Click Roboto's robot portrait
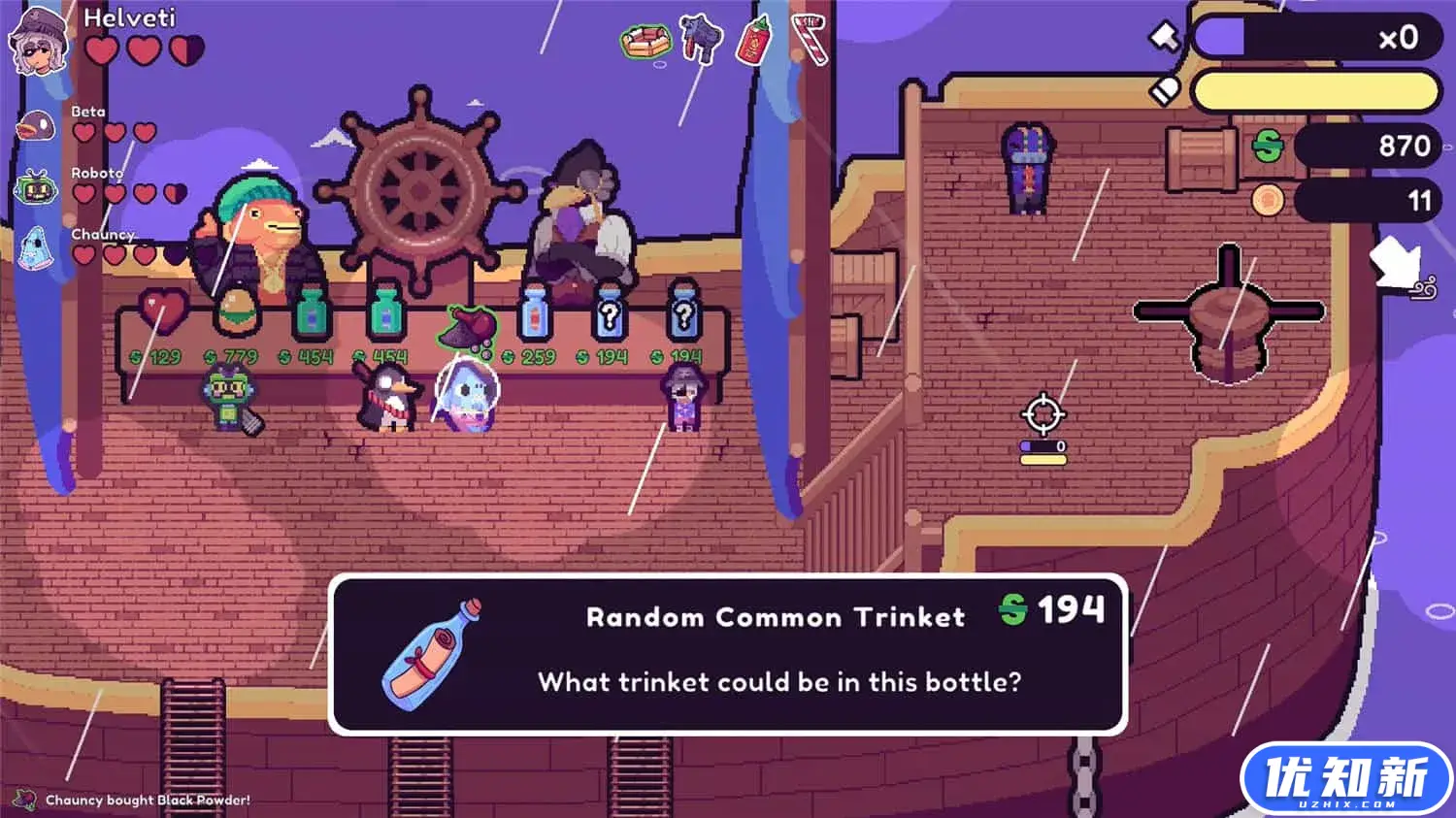The image size is (1456, 818). coord(36,186)
